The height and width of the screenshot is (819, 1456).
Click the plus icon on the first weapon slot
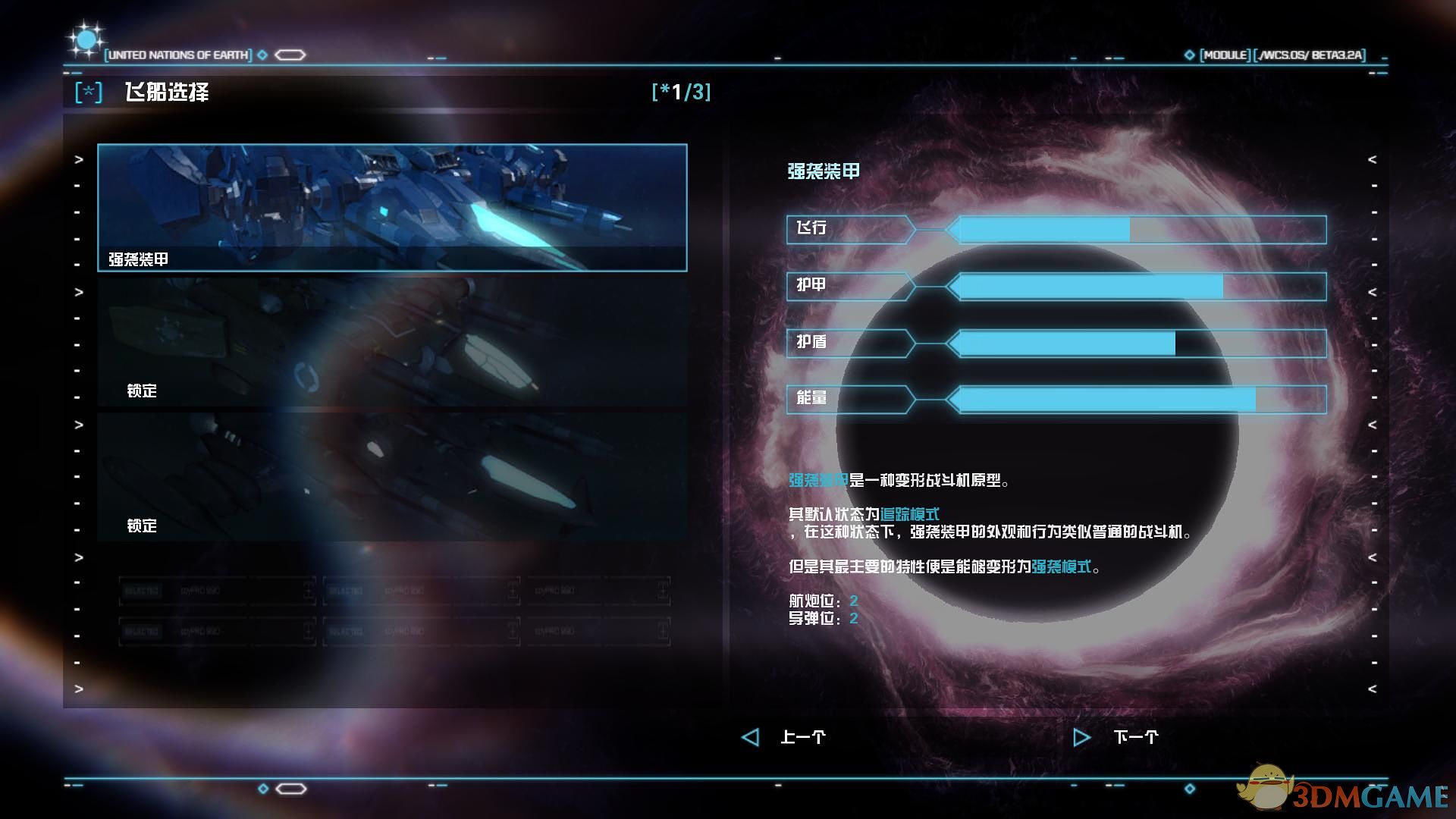click(x=311, y=591)
